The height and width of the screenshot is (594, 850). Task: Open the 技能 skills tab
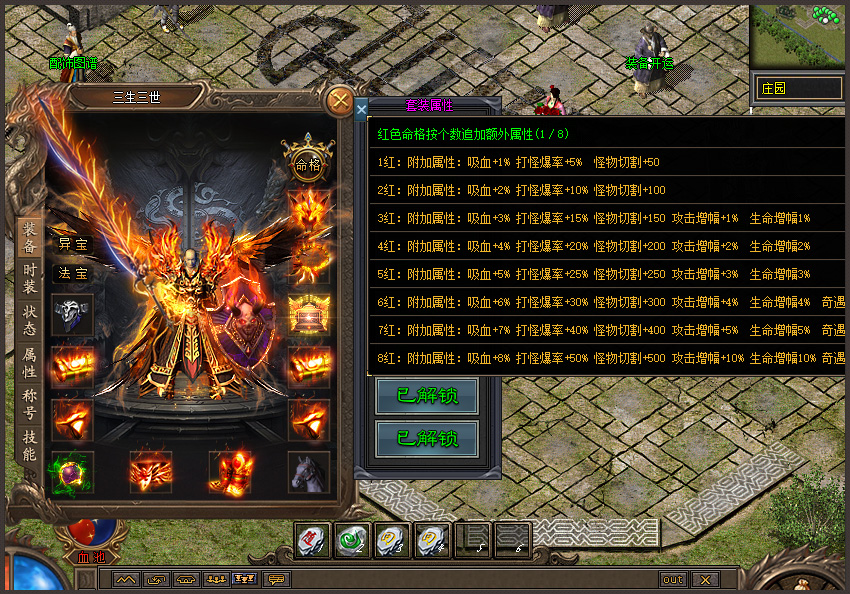click(x=29, y=446)
